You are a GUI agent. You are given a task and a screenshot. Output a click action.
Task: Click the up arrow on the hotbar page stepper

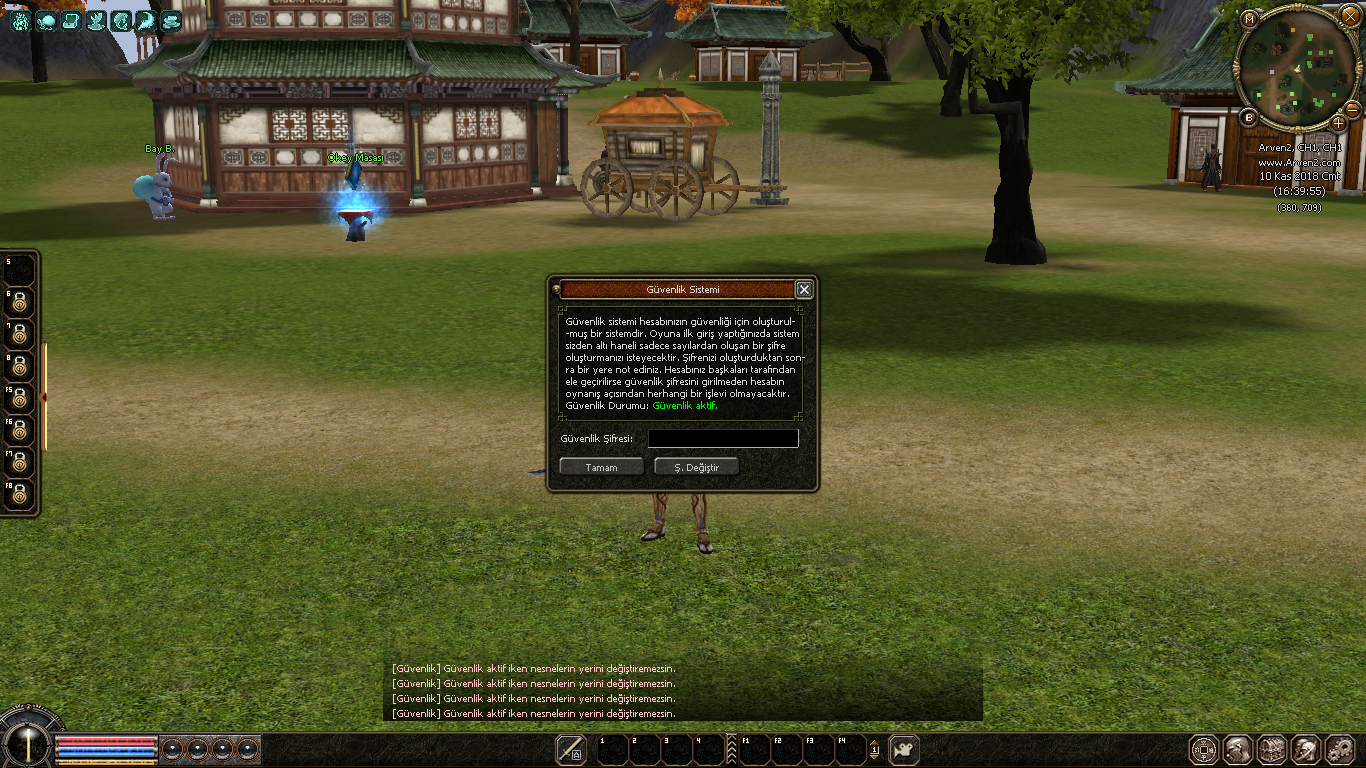coord(874,741)
